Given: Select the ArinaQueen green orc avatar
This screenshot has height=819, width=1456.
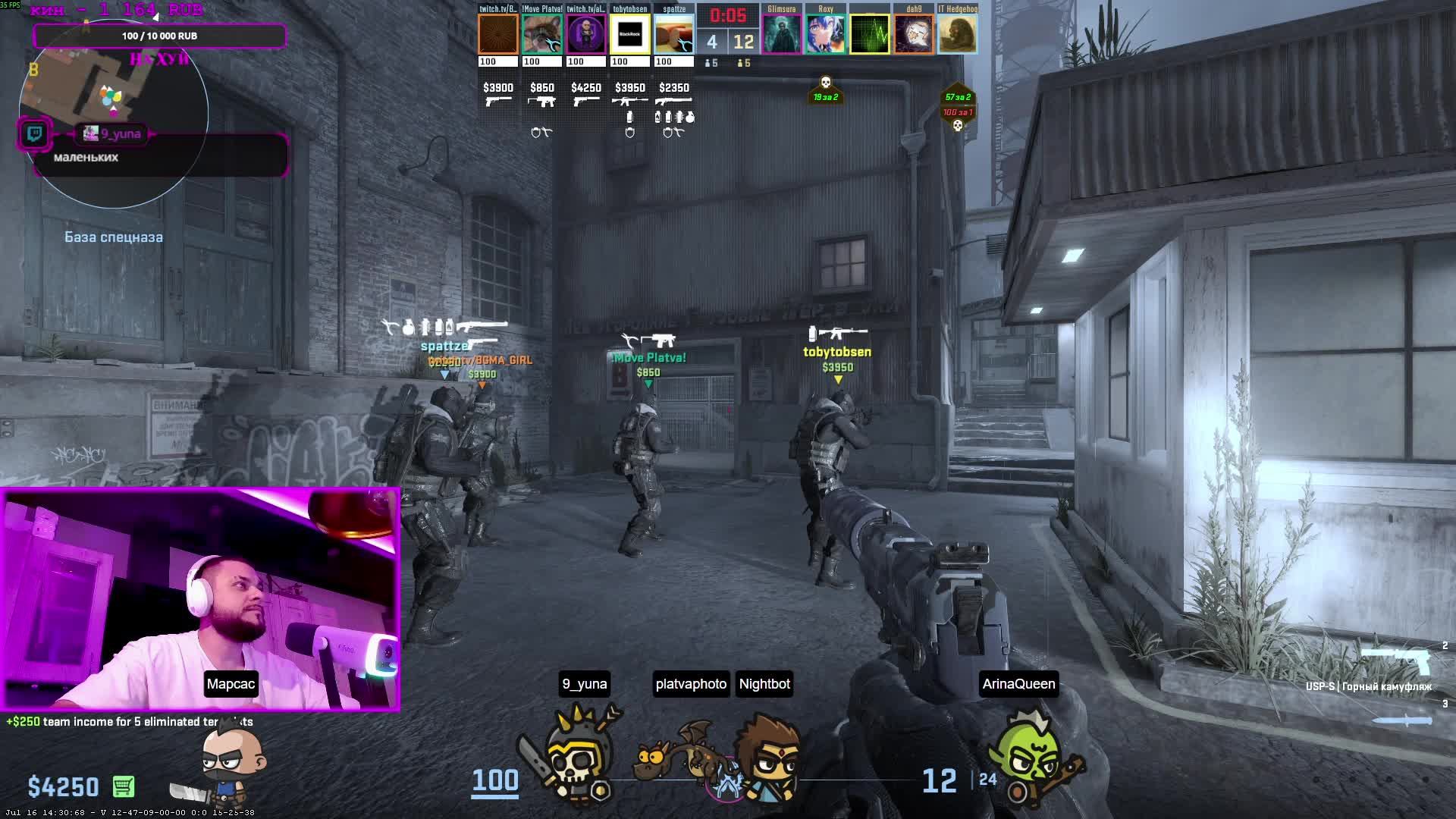Looking at the screenshot, I should click(1028, 755).
